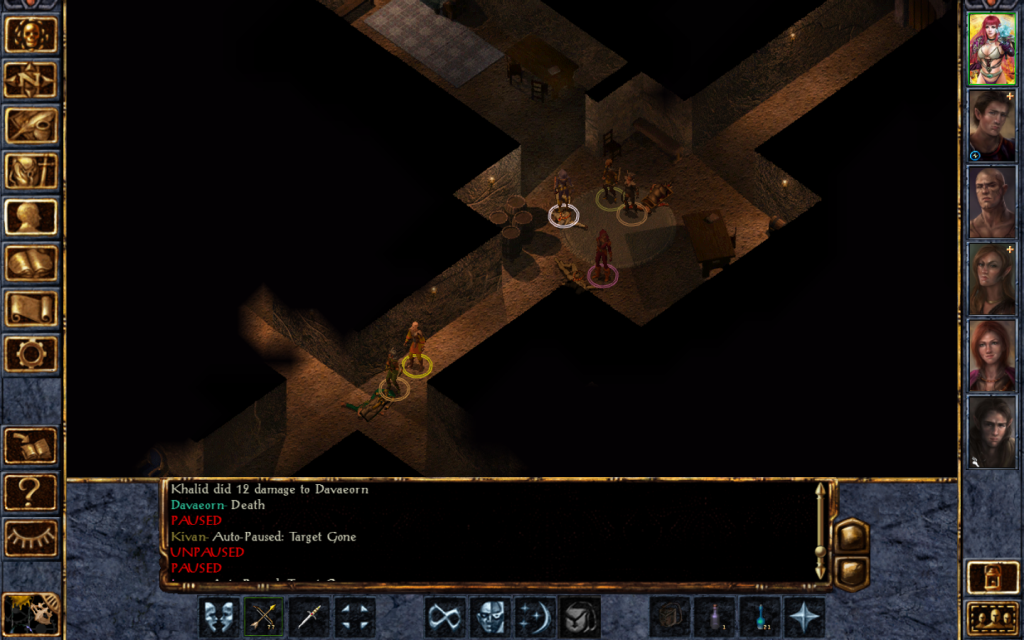Viewport: 1024px width, 640px height.
Task: Select the dark-haired hooded party portrait
Action: 991,432
